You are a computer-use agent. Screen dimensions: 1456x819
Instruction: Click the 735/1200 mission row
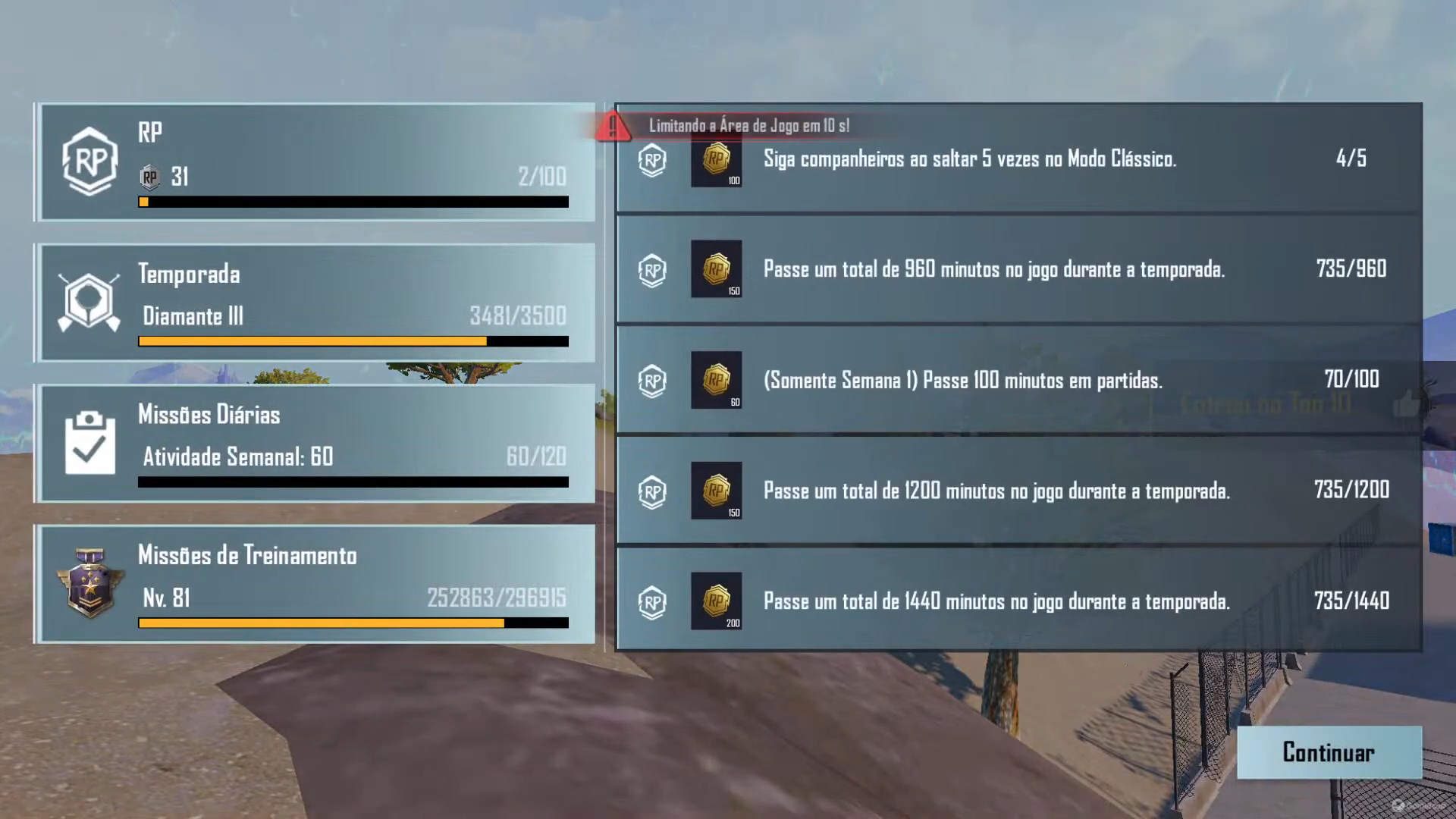1016,491
